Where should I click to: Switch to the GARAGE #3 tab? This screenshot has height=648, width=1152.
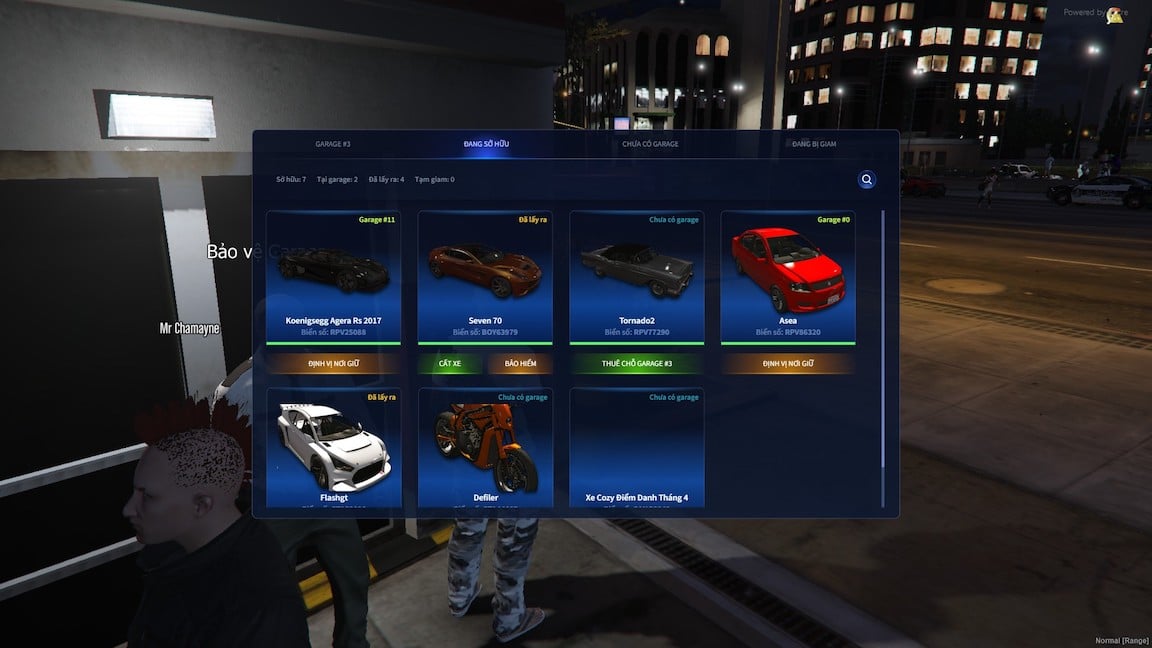(x=333, y=144)
